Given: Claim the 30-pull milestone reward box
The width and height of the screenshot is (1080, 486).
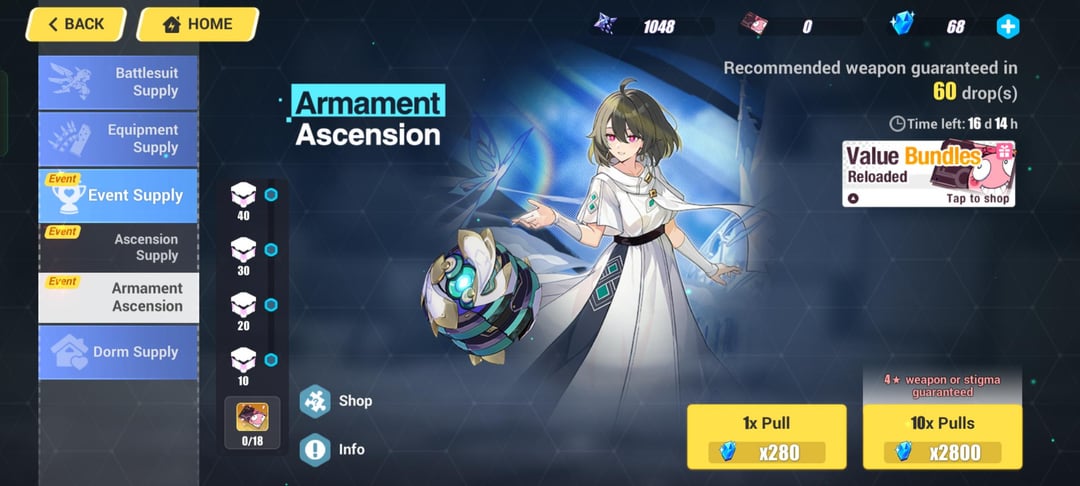Looking at the screenshot, I should point(244,250).
